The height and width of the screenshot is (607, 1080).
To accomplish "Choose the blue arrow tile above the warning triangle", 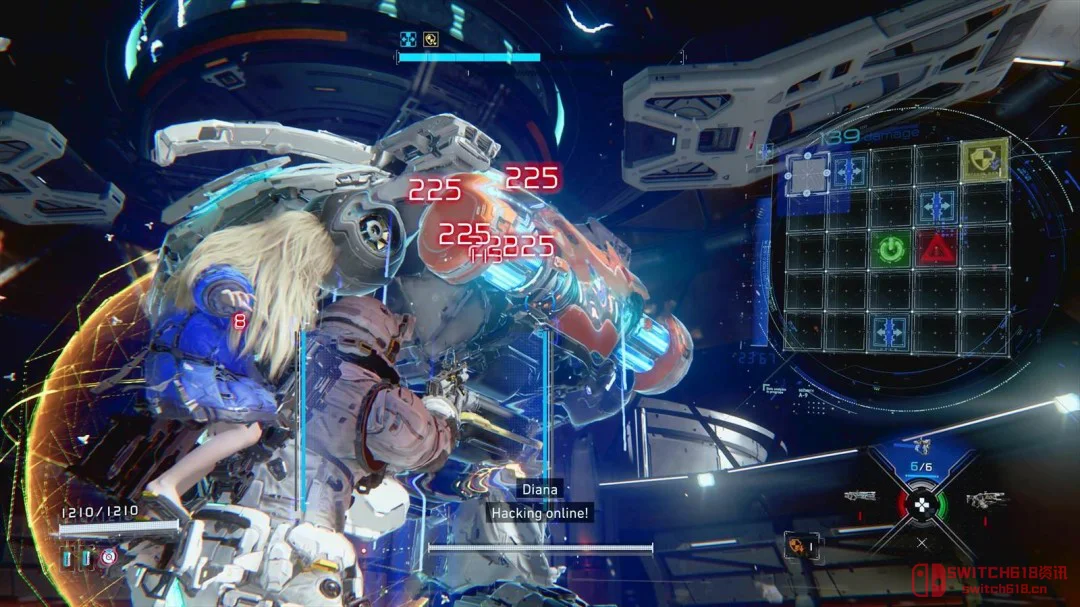I will click(937, 206).
